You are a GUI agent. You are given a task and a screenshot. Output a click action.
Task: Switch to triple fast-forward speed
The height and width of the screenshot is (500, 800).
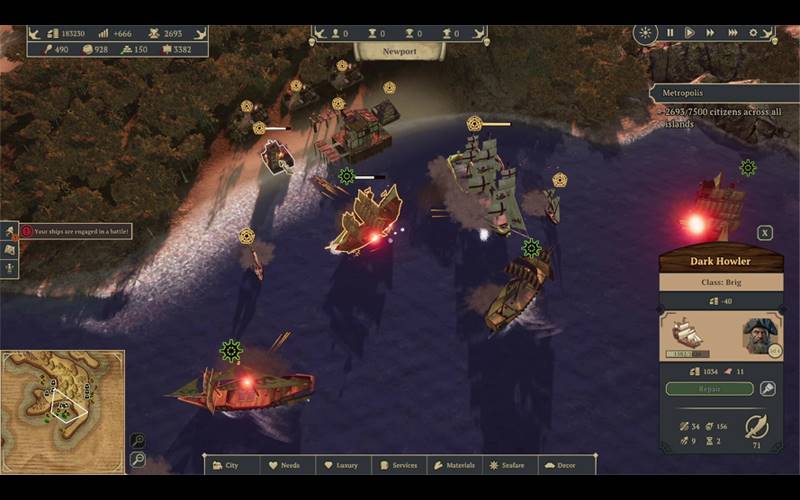733,33
